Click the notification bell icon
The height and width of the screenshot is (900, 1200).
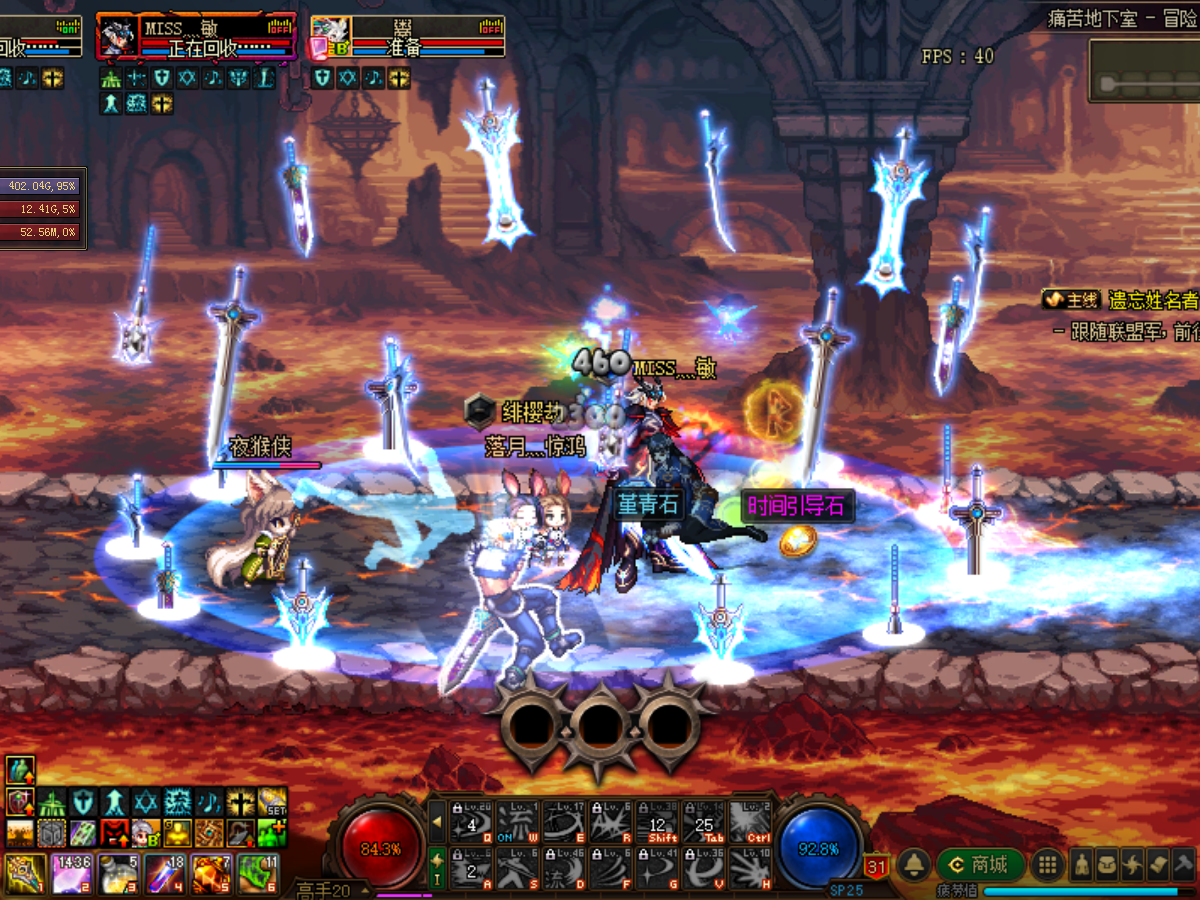(912, 865)
